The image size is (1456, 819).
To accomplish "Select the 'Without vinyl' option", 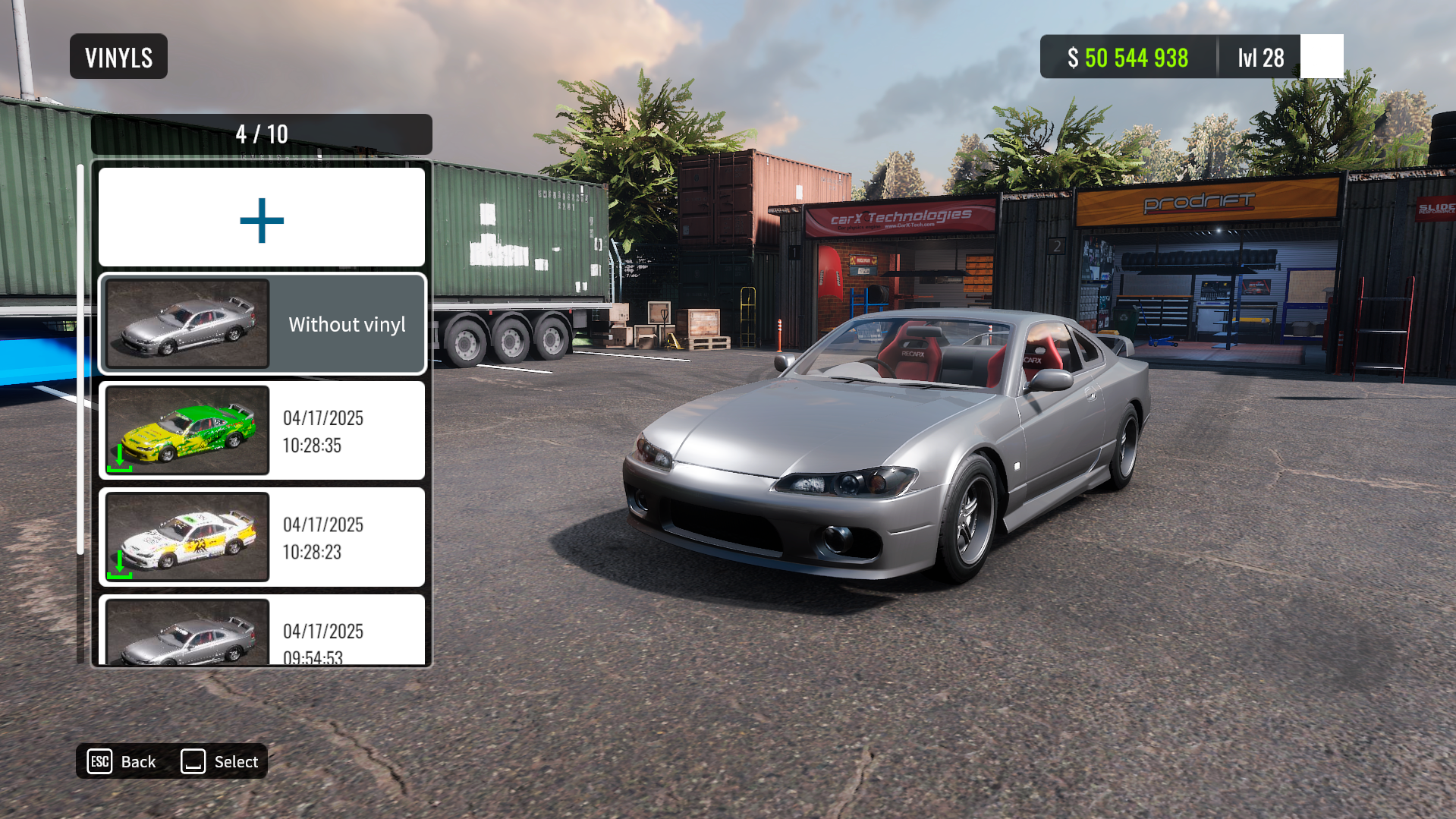I will click(x=262, y=324).
